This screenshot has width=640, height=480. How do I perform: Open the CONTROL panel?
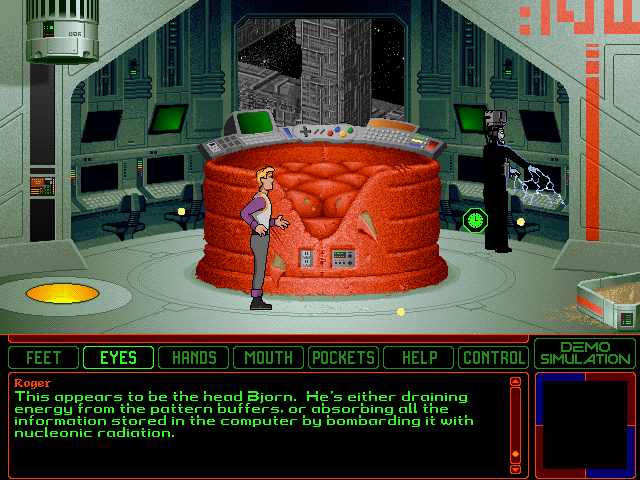[493, 357]
